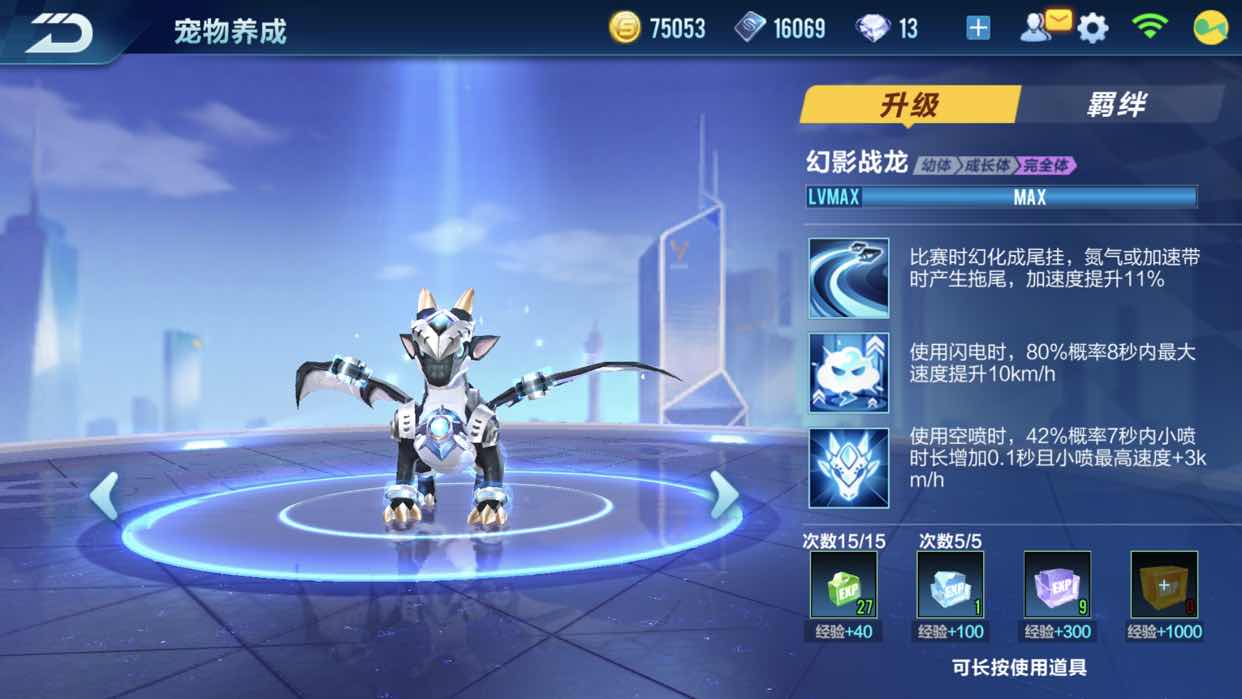Viewport: 1242px width, 699px height.
Task: Select the tail trail acceleration skill icon
Action: point(848,278)
